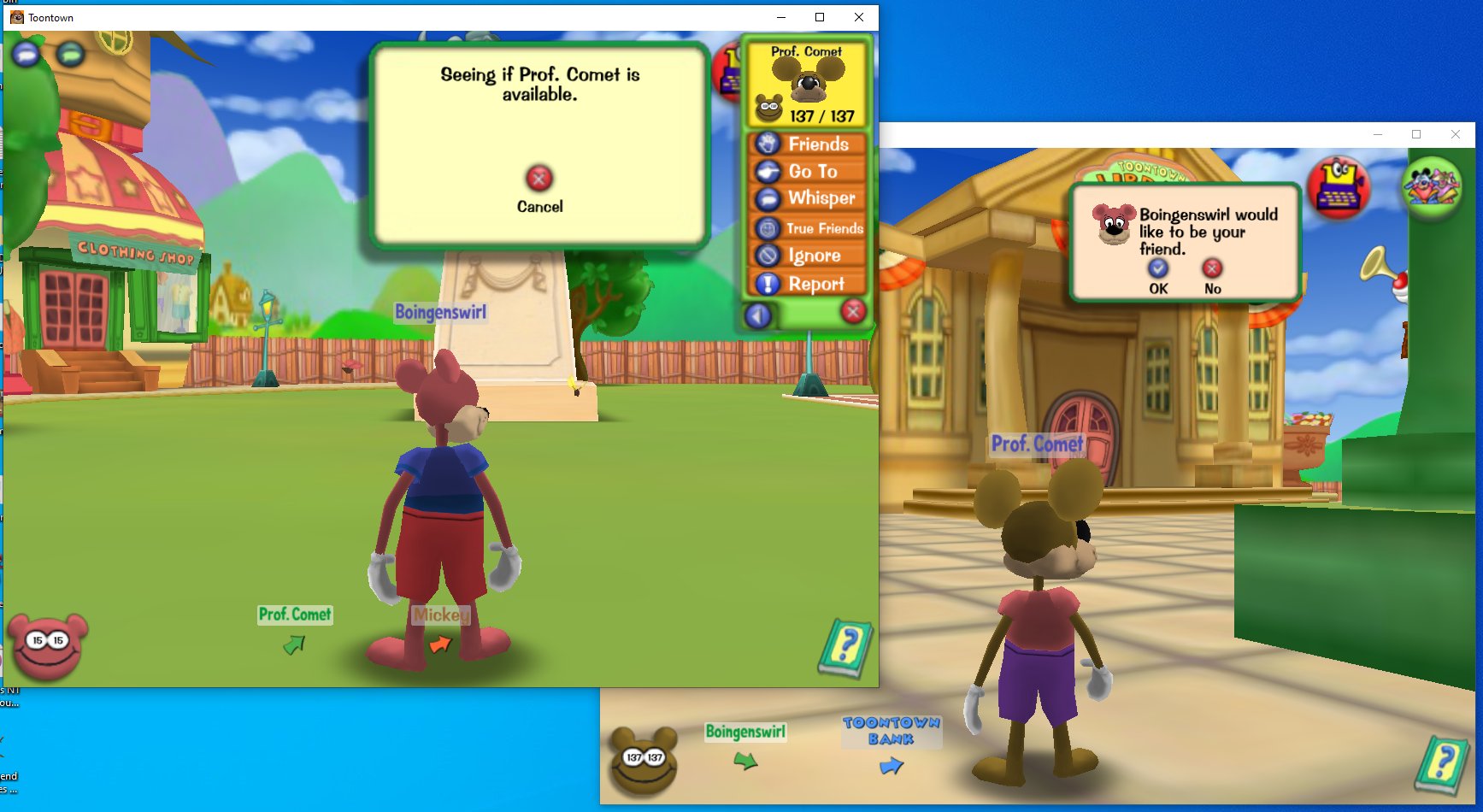This screenshot has width=1483, height=812.
Task: Click Boingenswirl's floating nameplate
Action: pos(440,313)
